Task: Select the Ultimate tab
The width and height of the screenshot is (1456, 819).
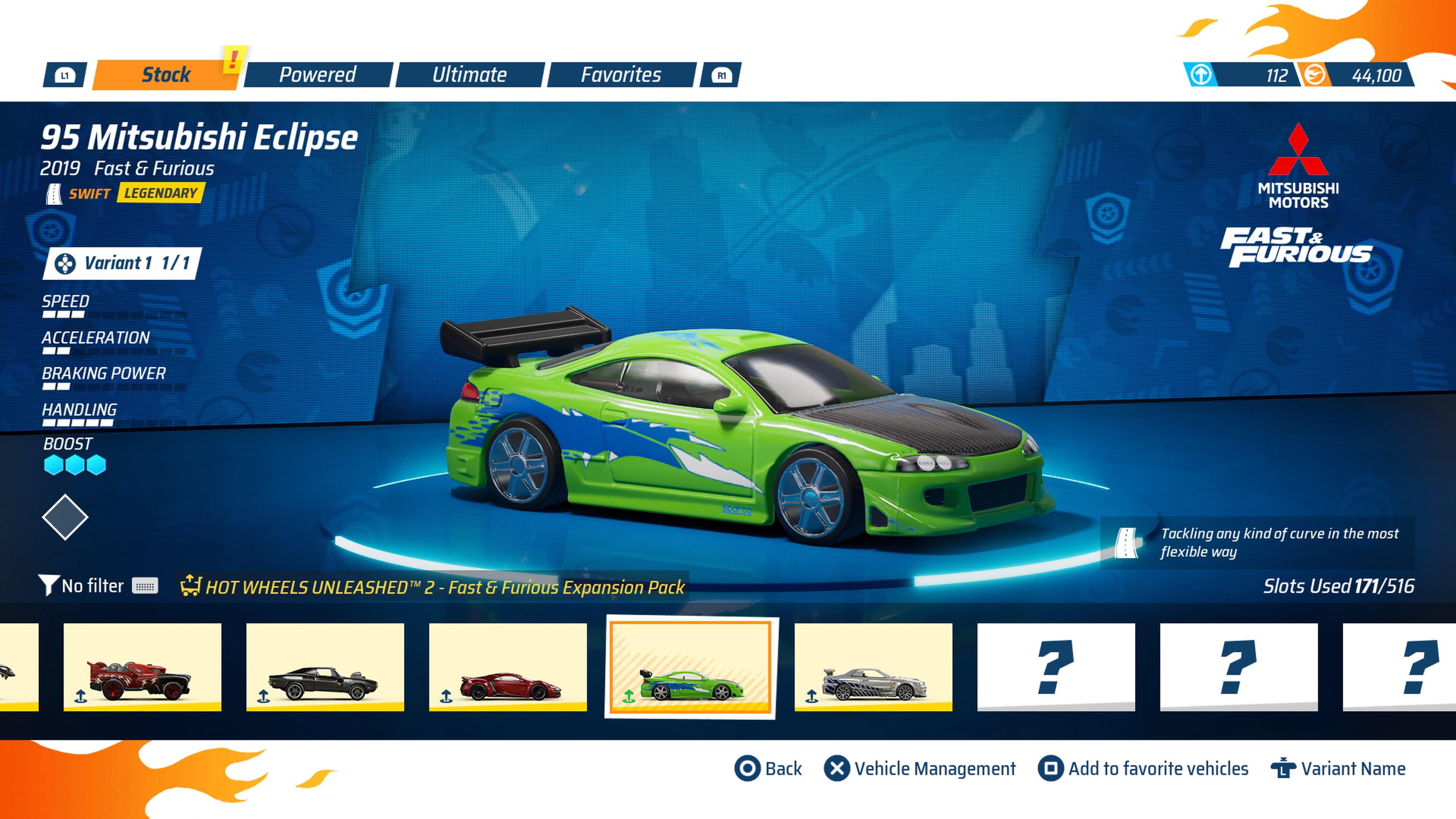Action: (x=469, y=75)
